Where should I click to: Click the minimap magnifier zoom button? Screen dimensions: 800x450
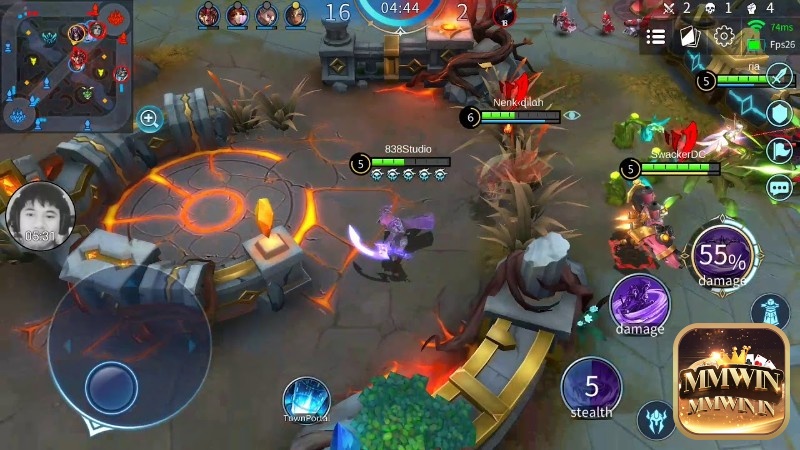pyautogui.click(x=150, y=119)
